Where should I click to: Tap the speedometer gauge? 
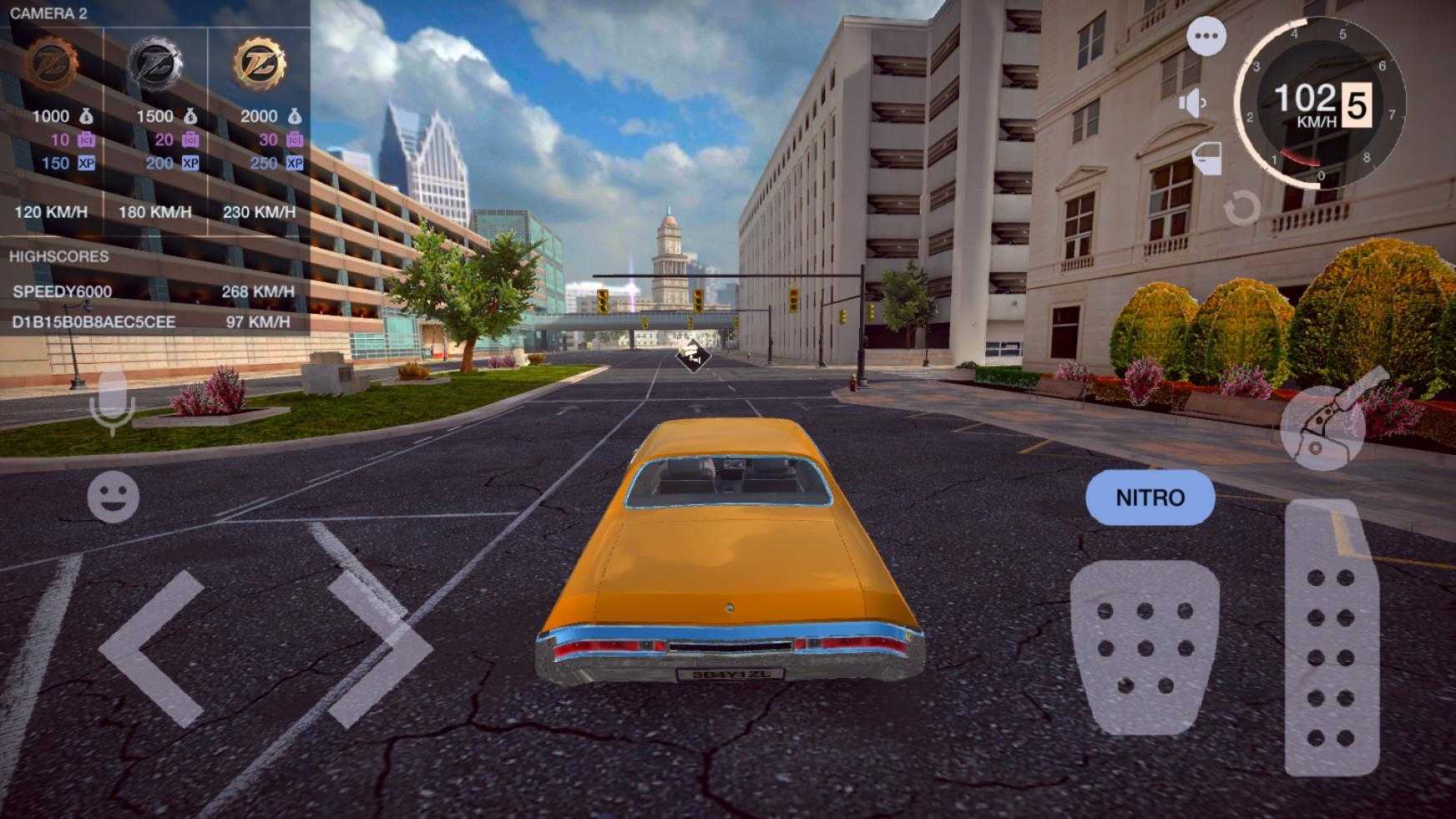1322,104
